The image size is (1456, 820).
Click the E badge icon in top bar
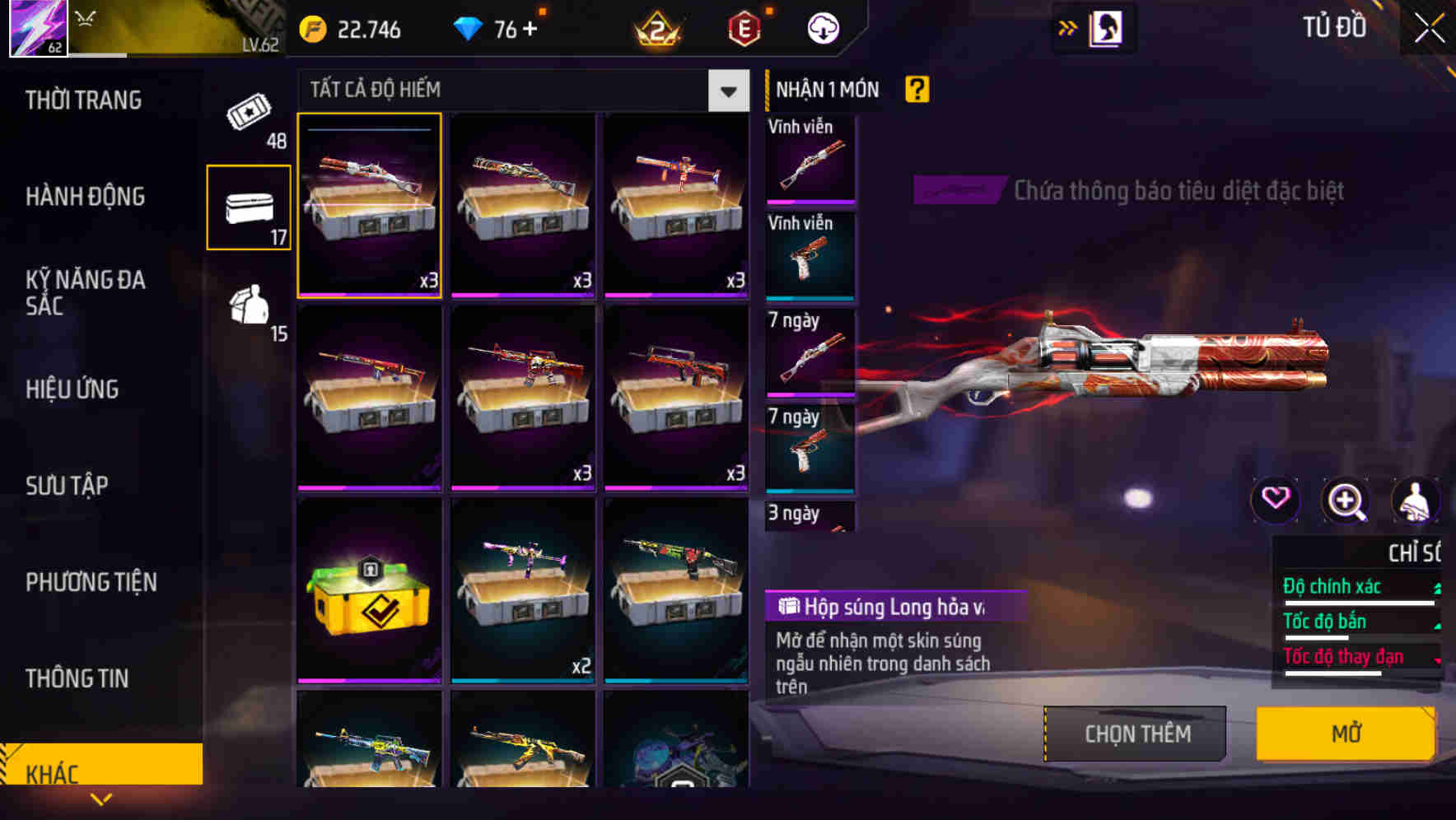[741, 27]
